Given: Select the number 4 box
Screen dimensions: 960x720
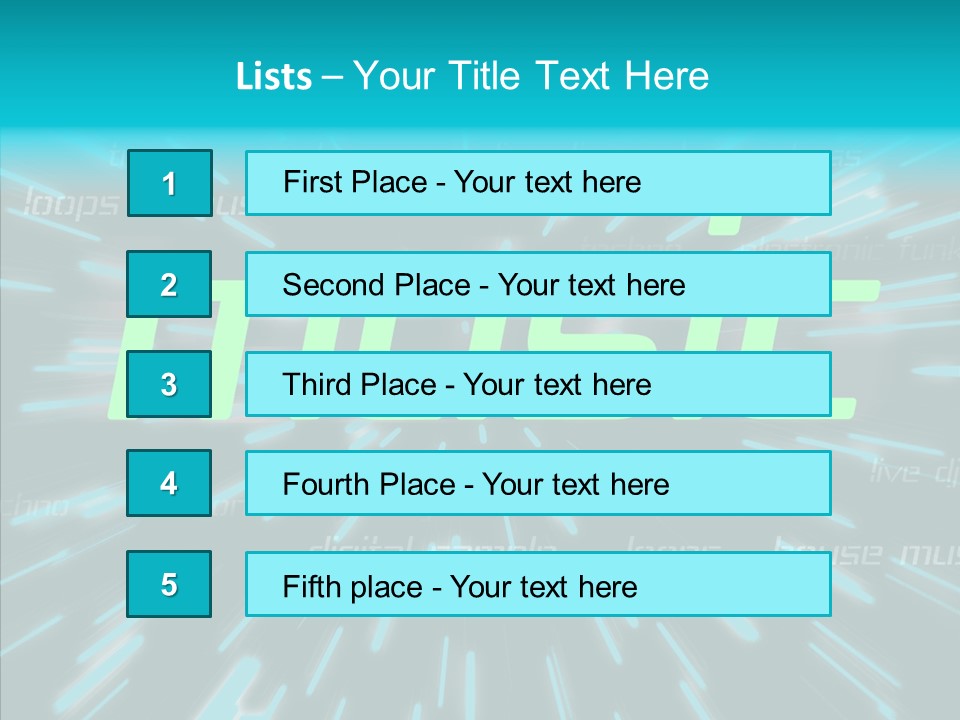Looking at the screenshot, I should click(169, 483).
